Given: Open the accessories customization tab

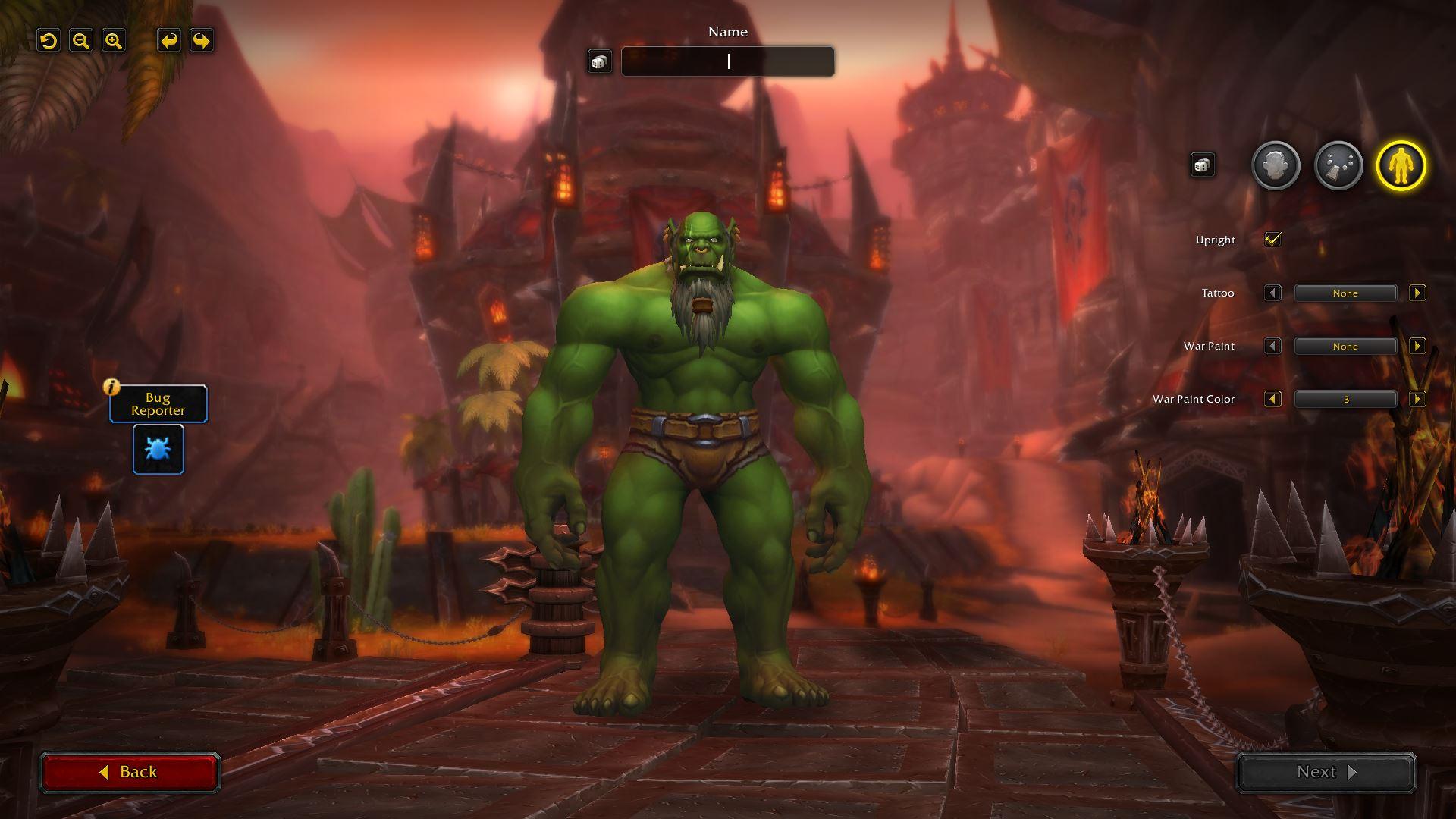Looking at the screenshot, I should (x=1338, y=165).
